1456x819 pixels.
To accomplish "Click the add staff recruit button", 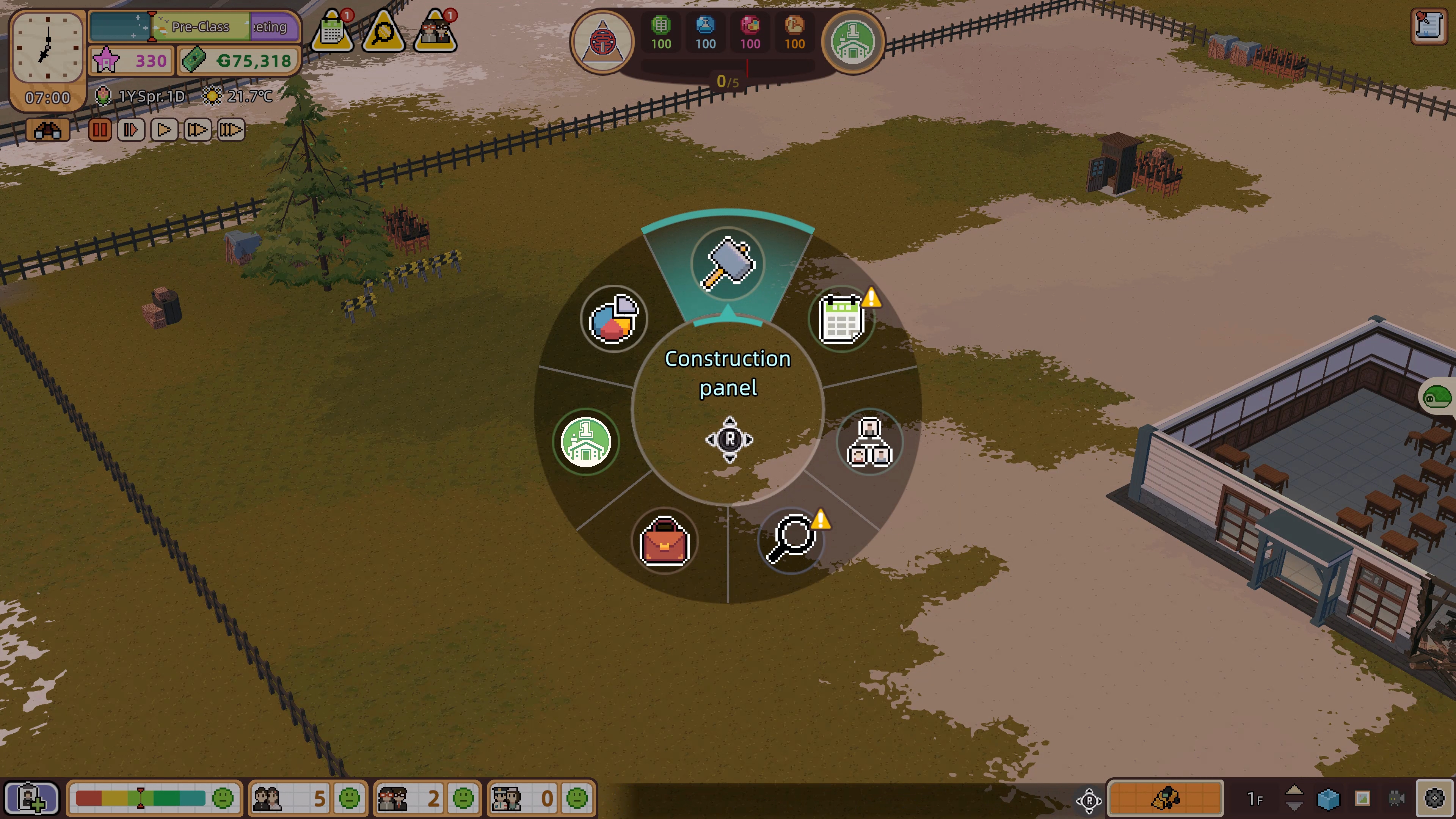I will (x=31, y=798).
